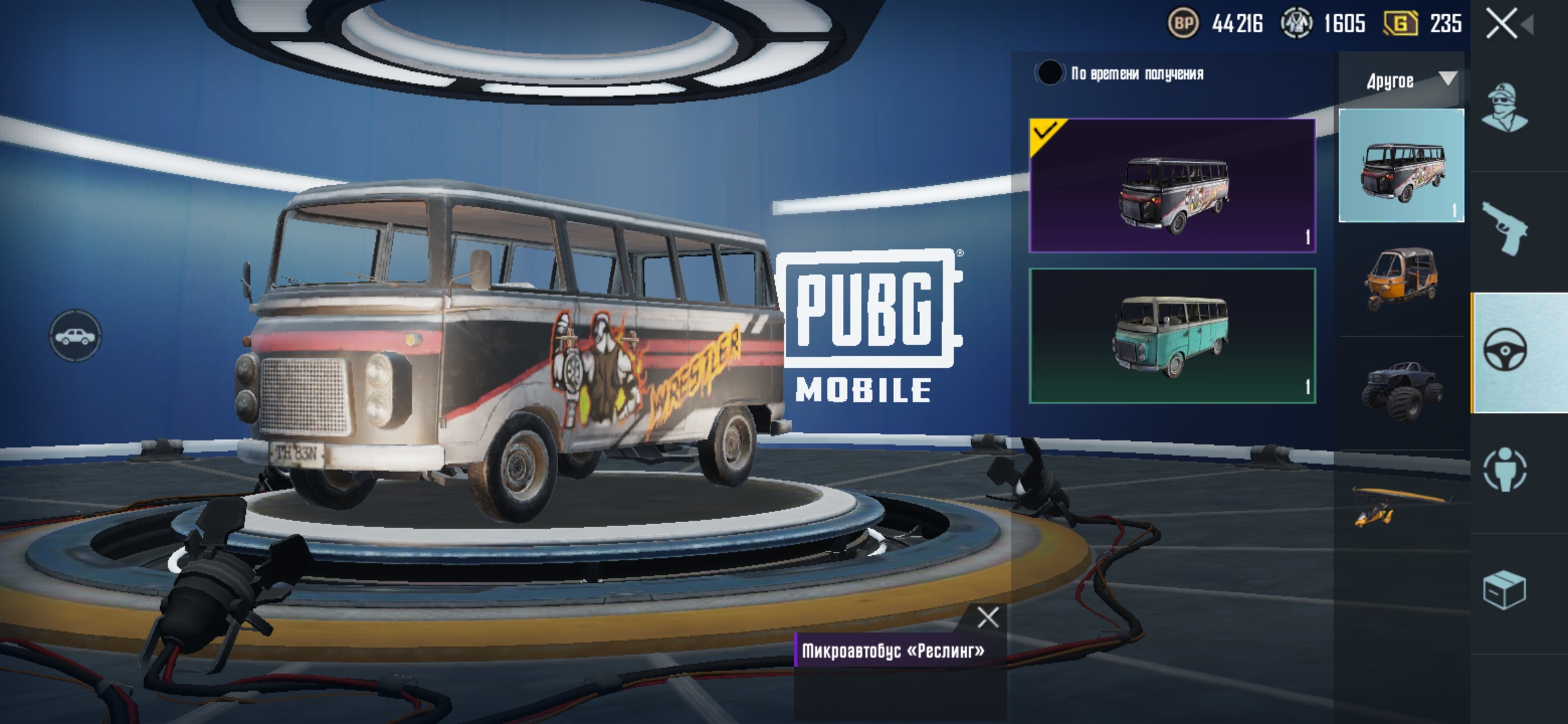Toggle sorting by time obtained

[1049, 73]
